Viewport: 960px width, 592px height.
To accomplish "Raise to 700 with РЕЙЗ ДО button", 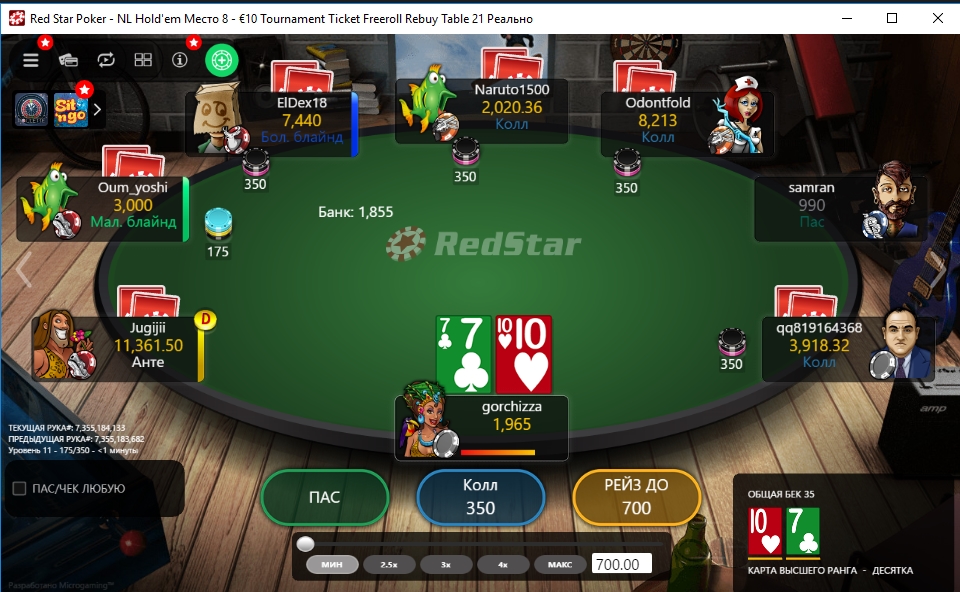I will click(636, 497).
